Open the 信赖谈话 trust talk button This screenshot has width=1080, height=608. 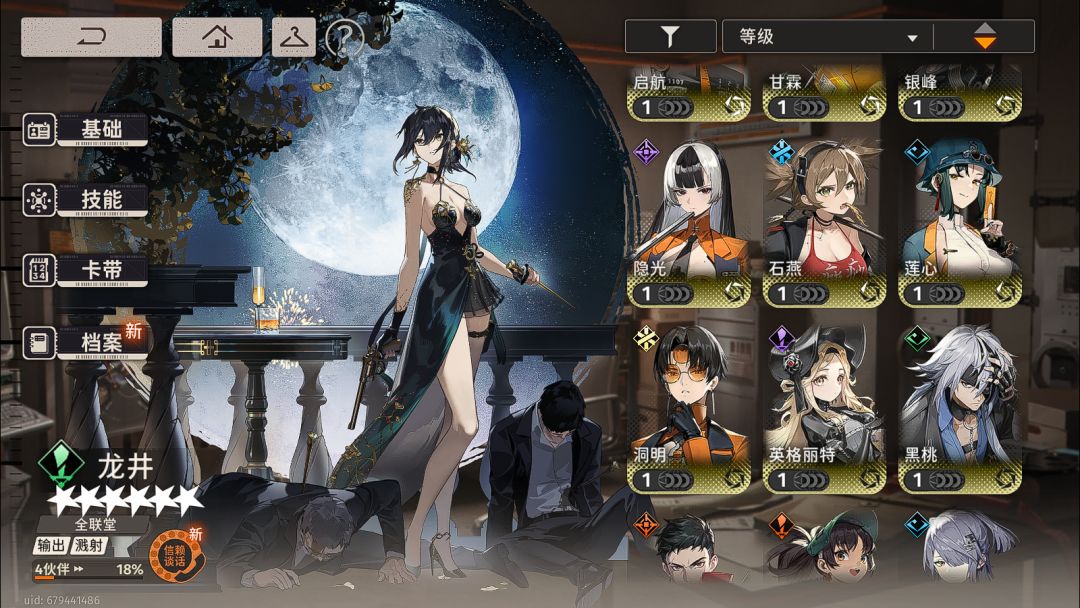click(176, 554)
